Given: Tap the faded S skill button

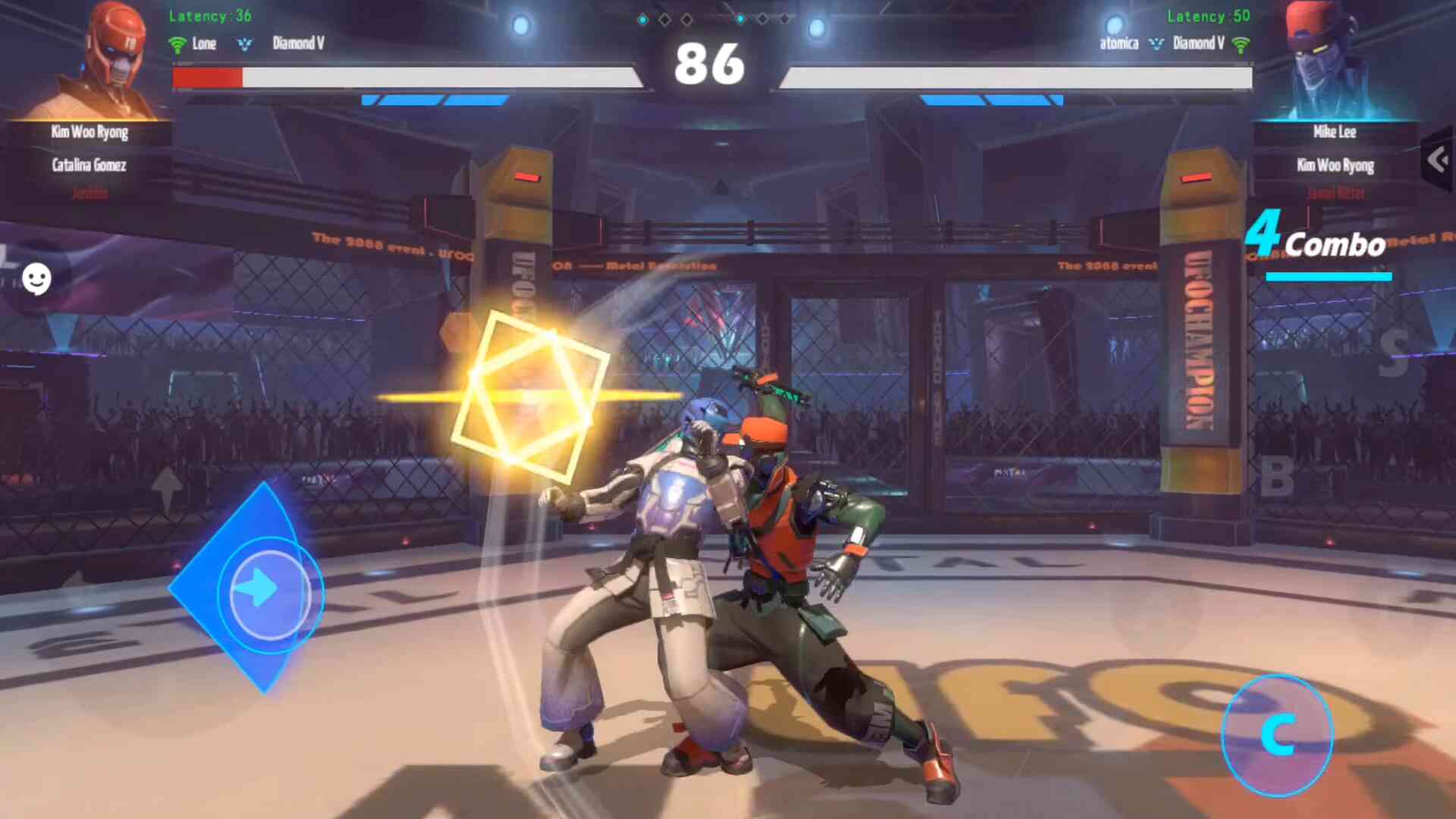Looking at the screenshot, I should pyautogui.click(x=1394, y=353).
